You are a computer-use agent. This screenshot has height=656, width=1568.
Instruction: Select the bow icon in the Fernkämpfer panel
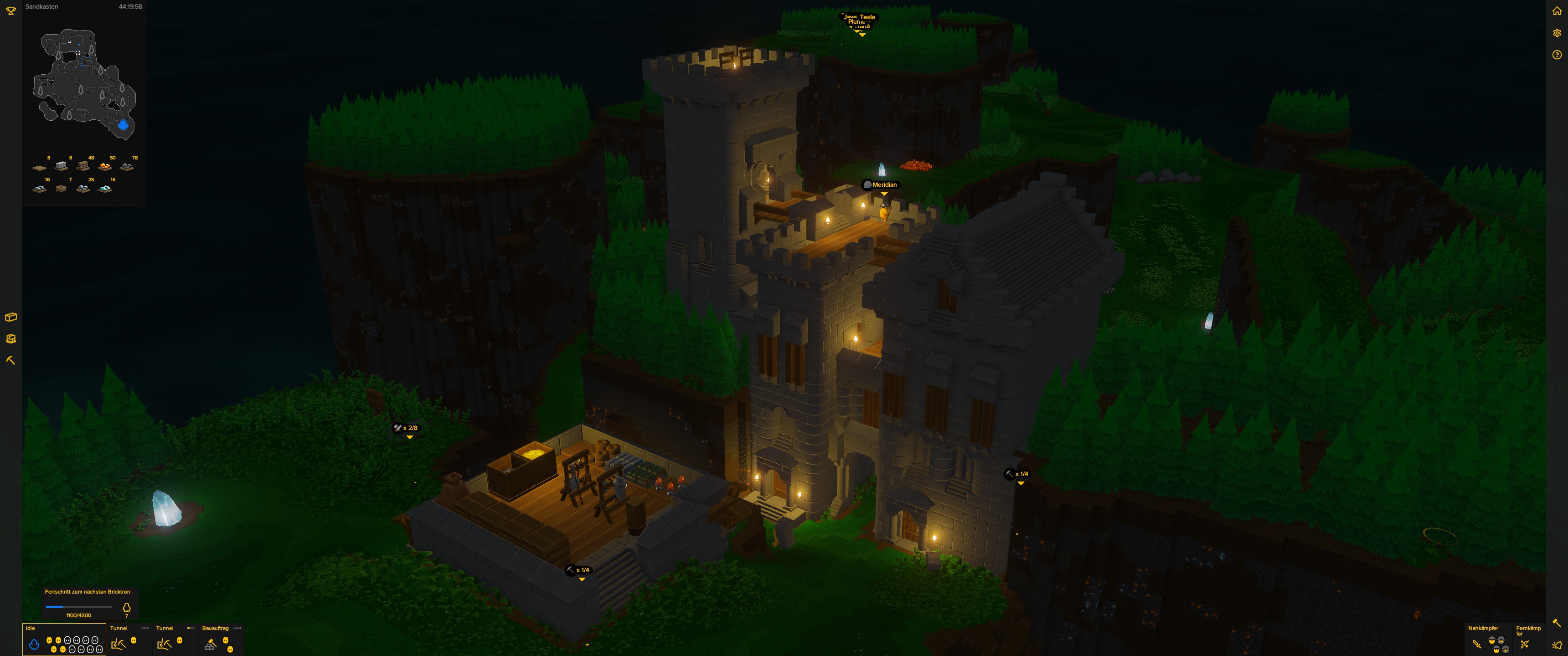click(1525, 645)
